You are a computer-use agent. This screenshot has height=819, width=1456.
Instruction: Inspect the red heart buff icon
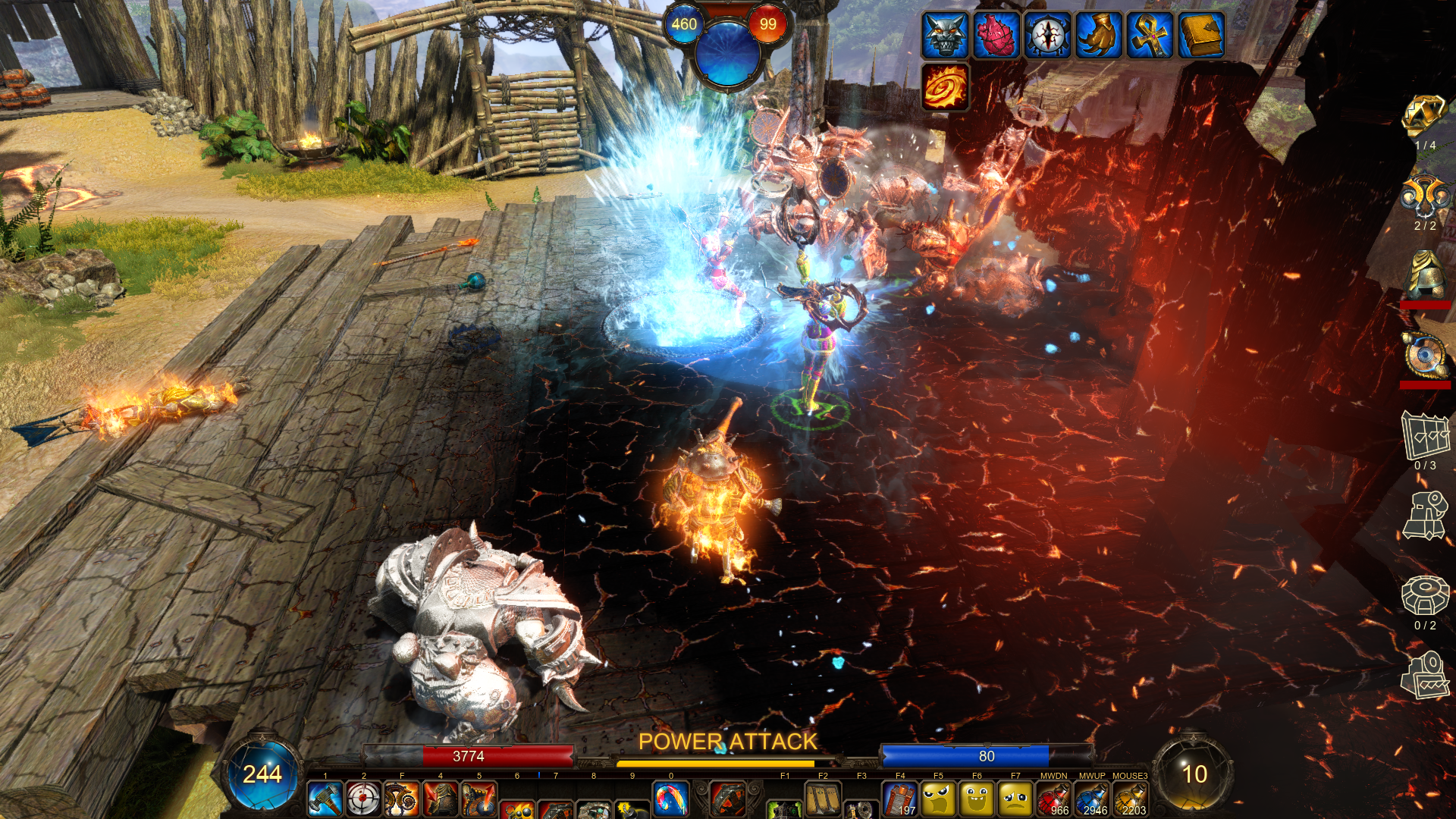point(996,35)
